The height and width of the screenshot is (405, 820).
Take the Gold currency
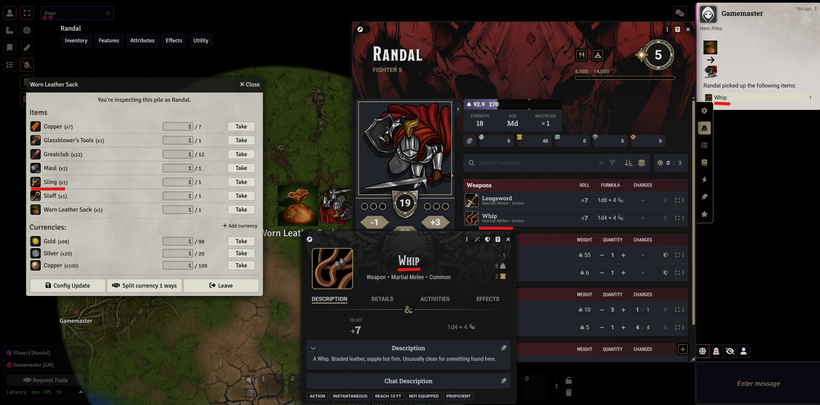pos(241,241)
